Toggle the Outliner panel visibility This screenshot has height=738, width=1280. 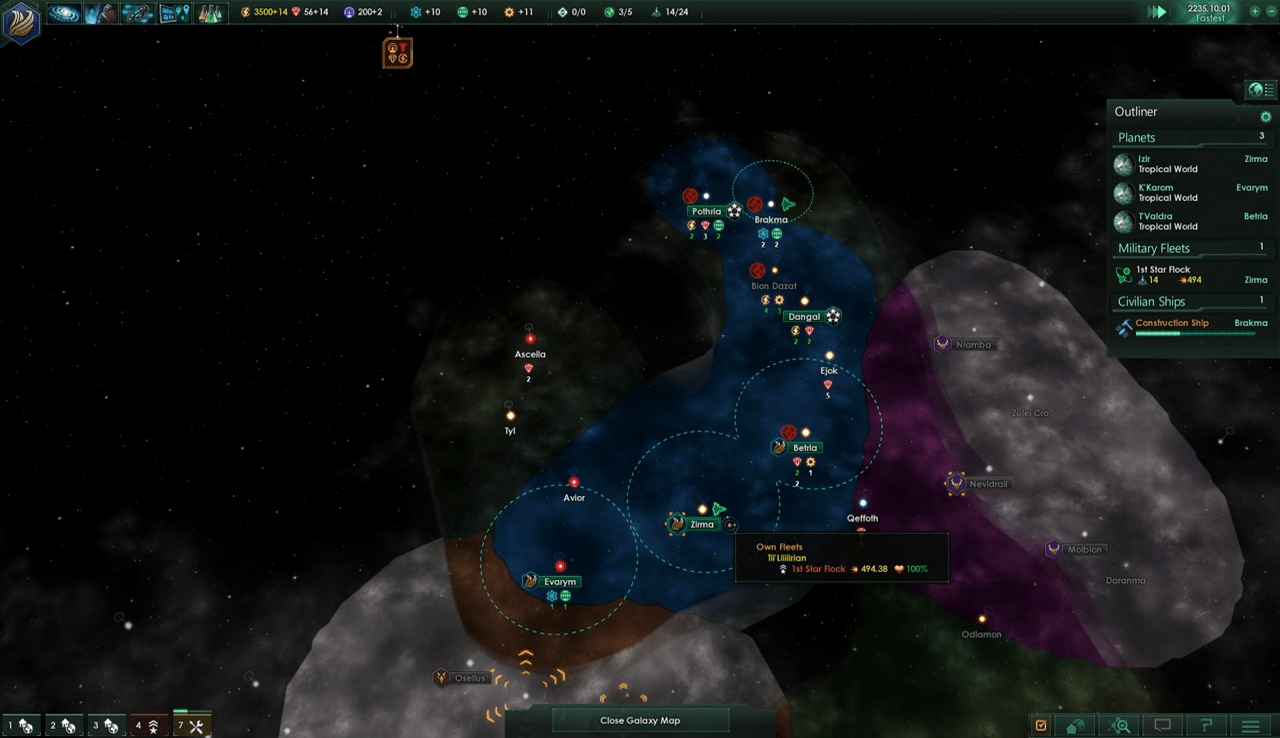pos(1260,90)
